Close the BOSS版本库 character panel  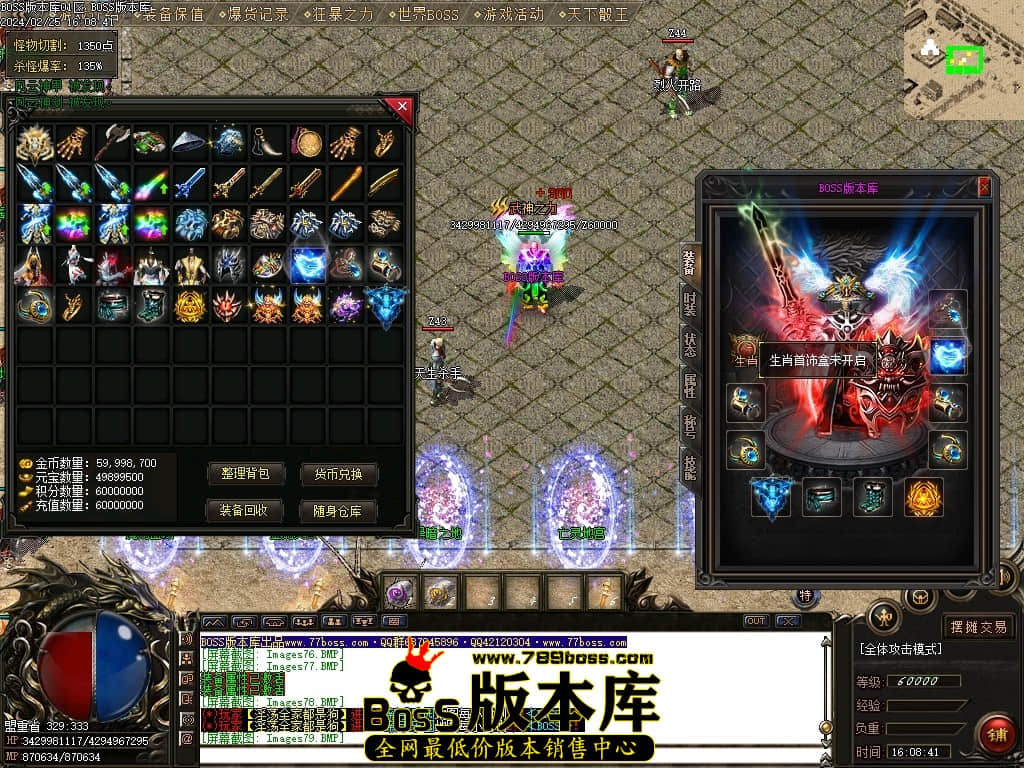(x=984, y=187)
